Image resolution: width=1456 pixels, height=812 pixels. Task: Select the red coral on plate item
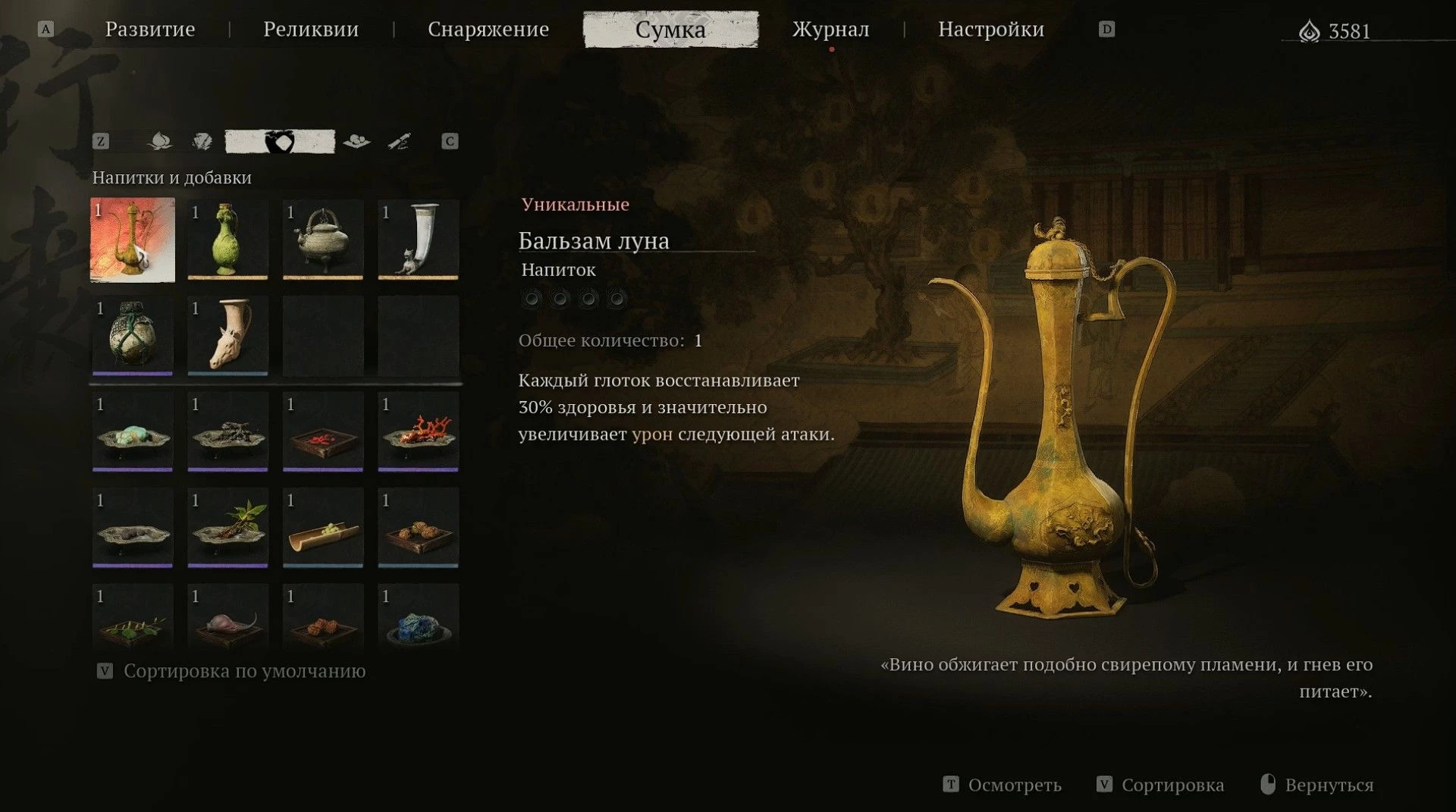tap(418, 432)
